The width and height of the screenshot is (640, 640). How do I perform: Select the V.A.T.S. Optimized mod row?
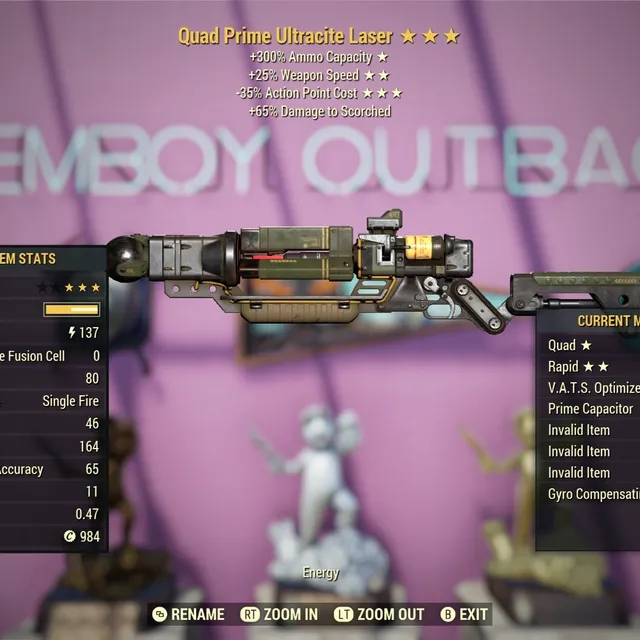pyautogui.click(x=592, y=387)
